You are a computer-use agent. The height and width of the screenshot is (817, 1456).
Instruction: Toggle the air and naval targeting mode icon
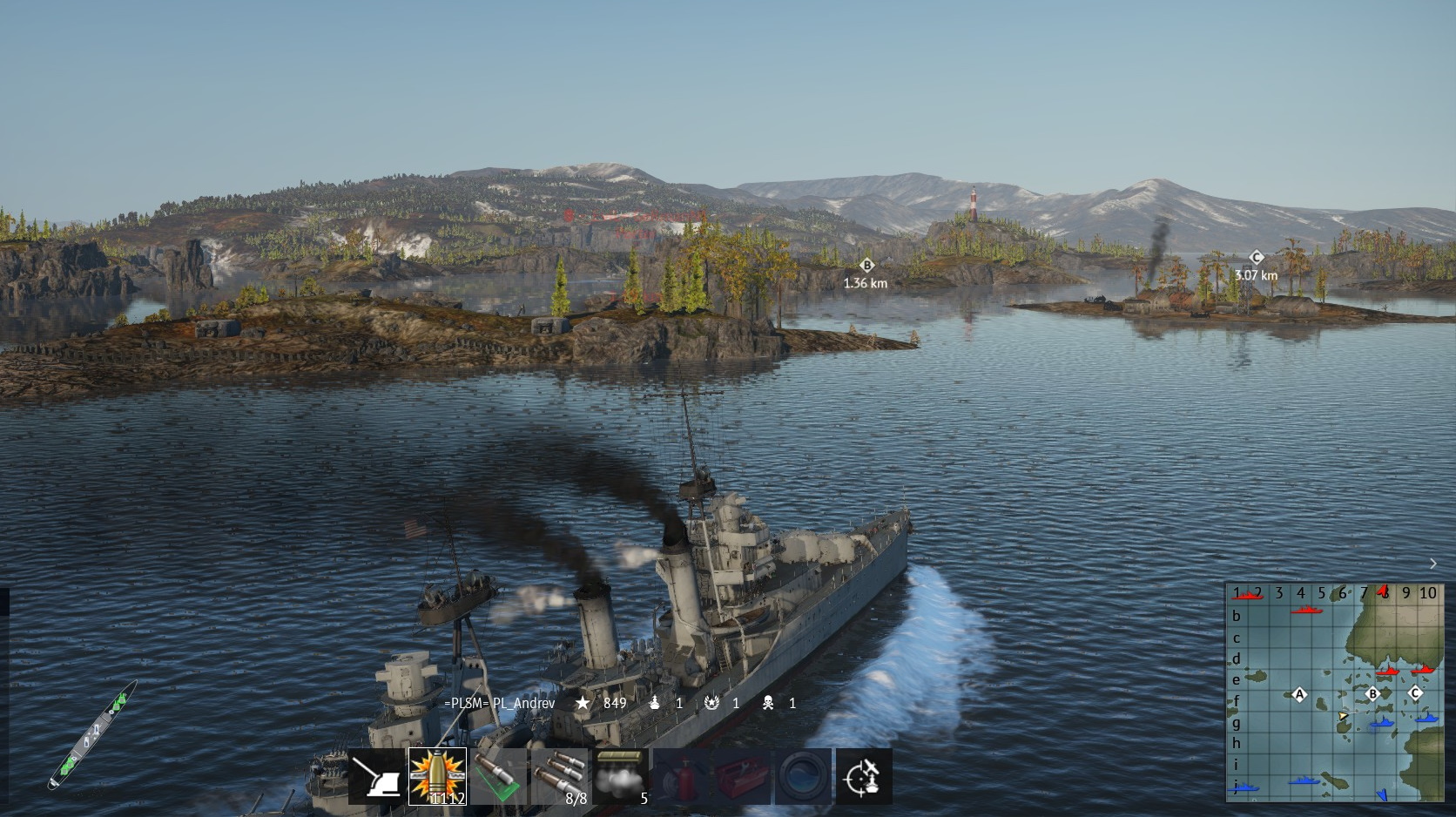864,776
